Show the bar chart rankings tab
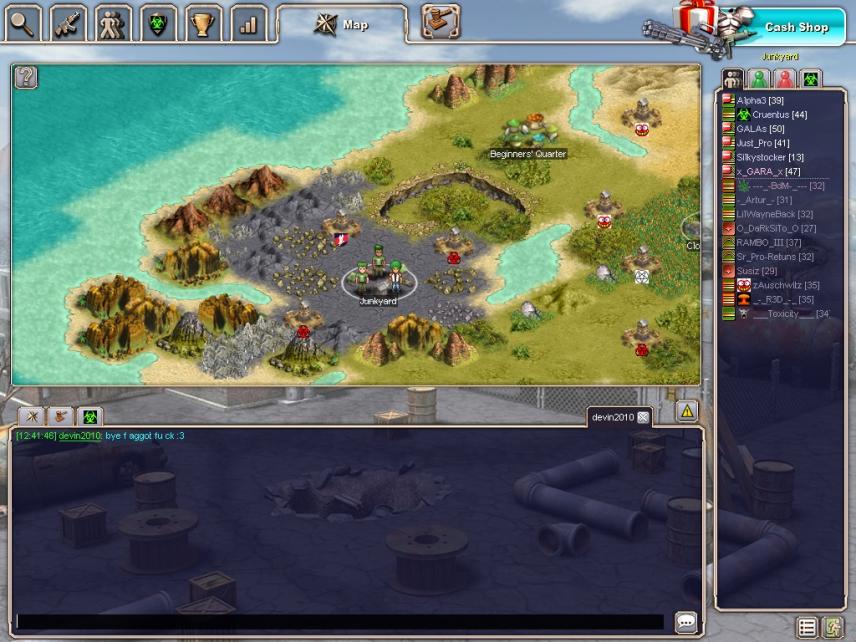 coord(248,23)
